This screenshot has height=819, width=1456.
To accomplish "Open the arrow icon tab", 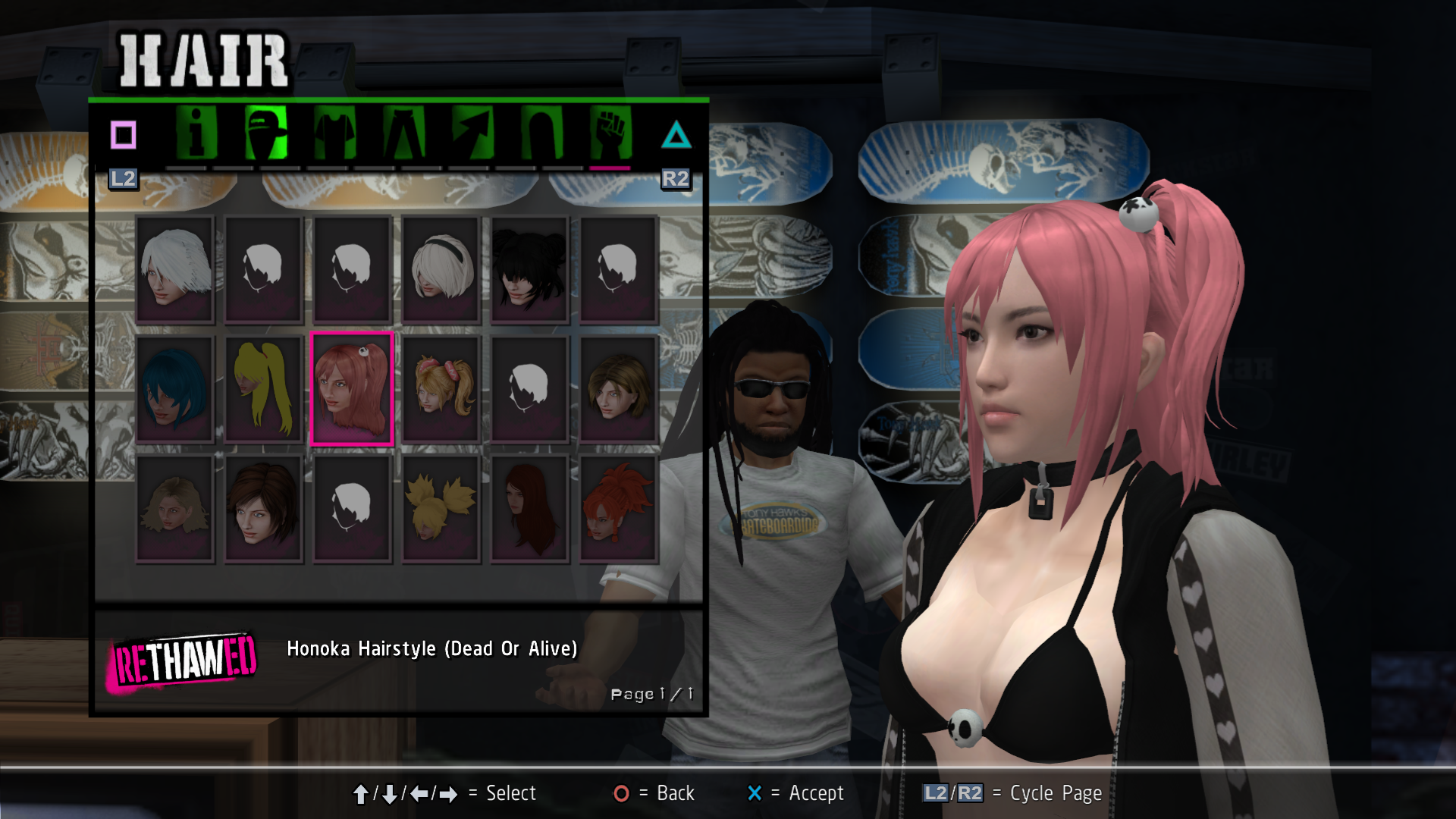I will point(472,133).
